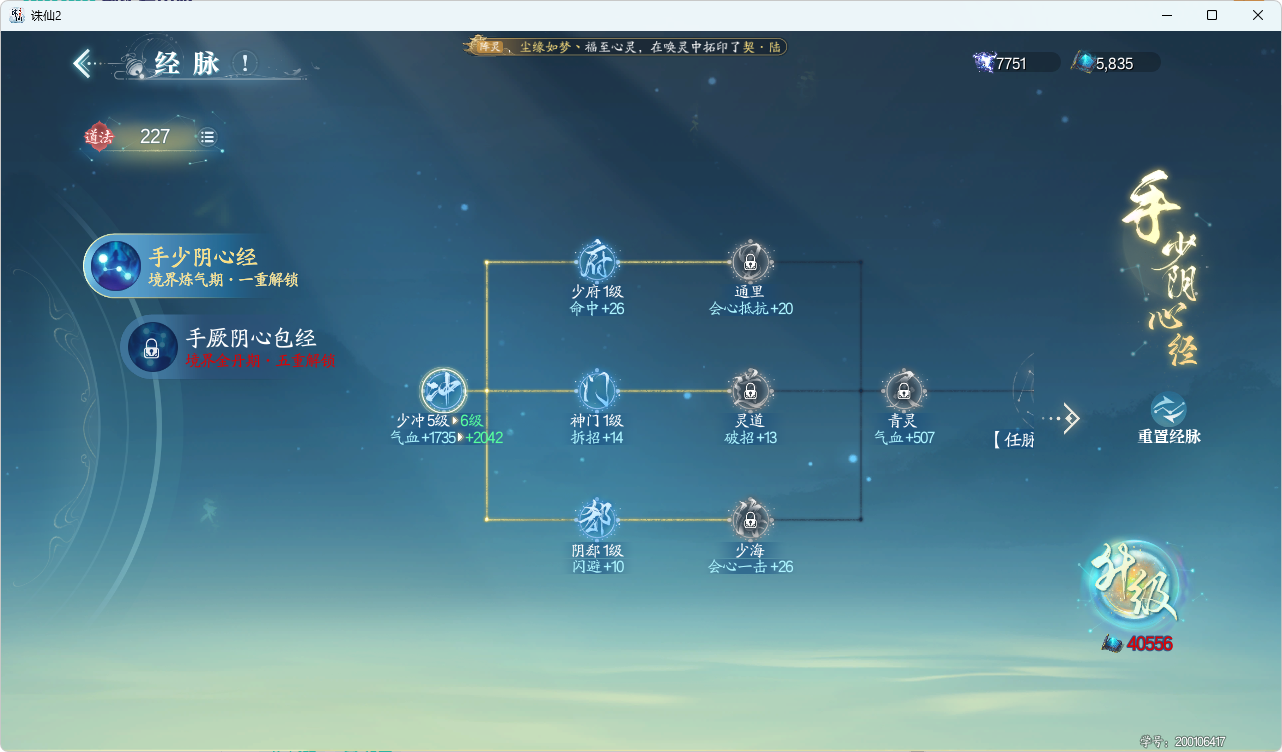1282x752 pixels.
Task: Expand to the 任脉 section via right arrow
Action: 1070,418
